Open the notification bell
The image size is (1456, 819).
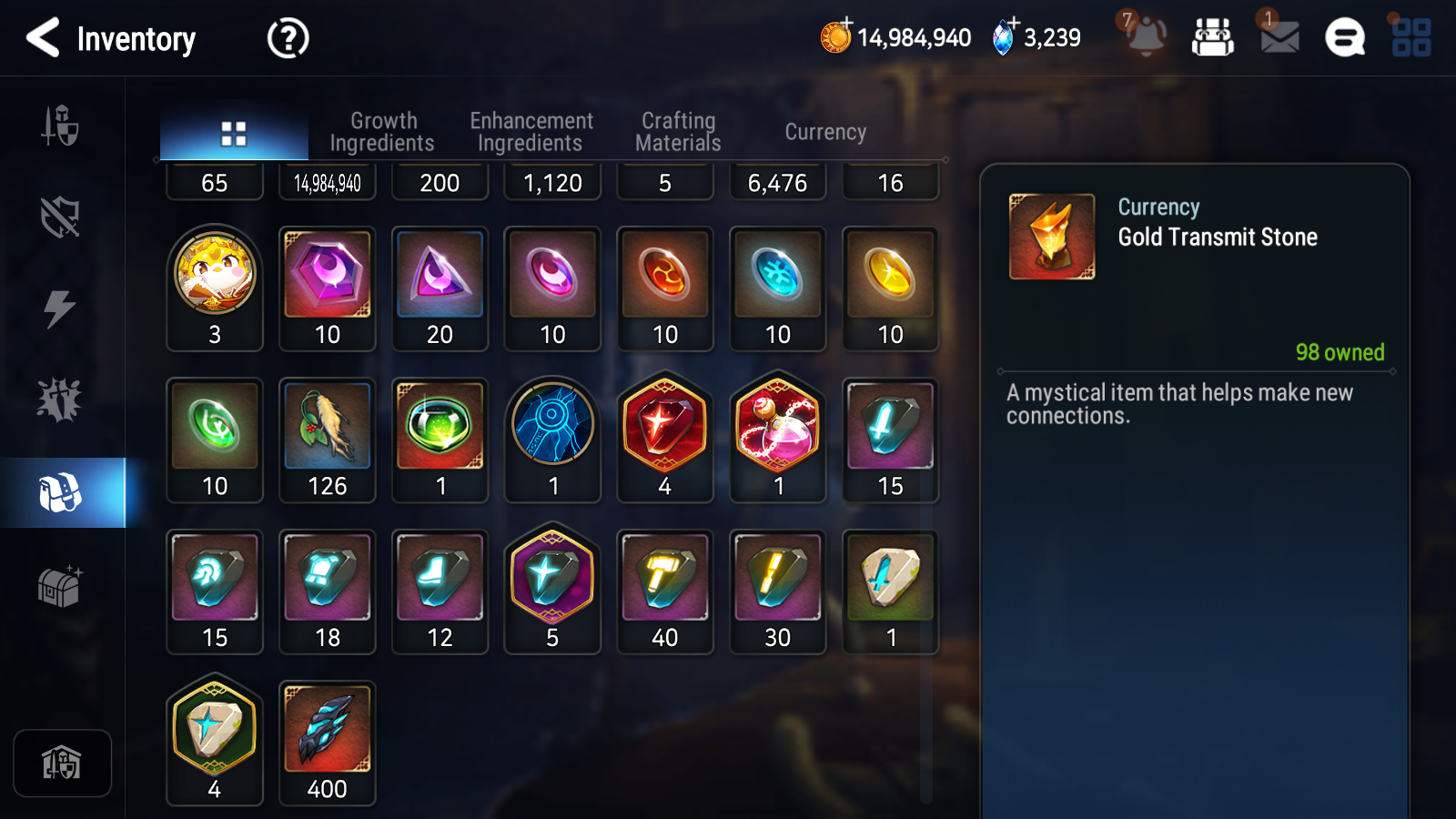click(x=1146, y=37)
